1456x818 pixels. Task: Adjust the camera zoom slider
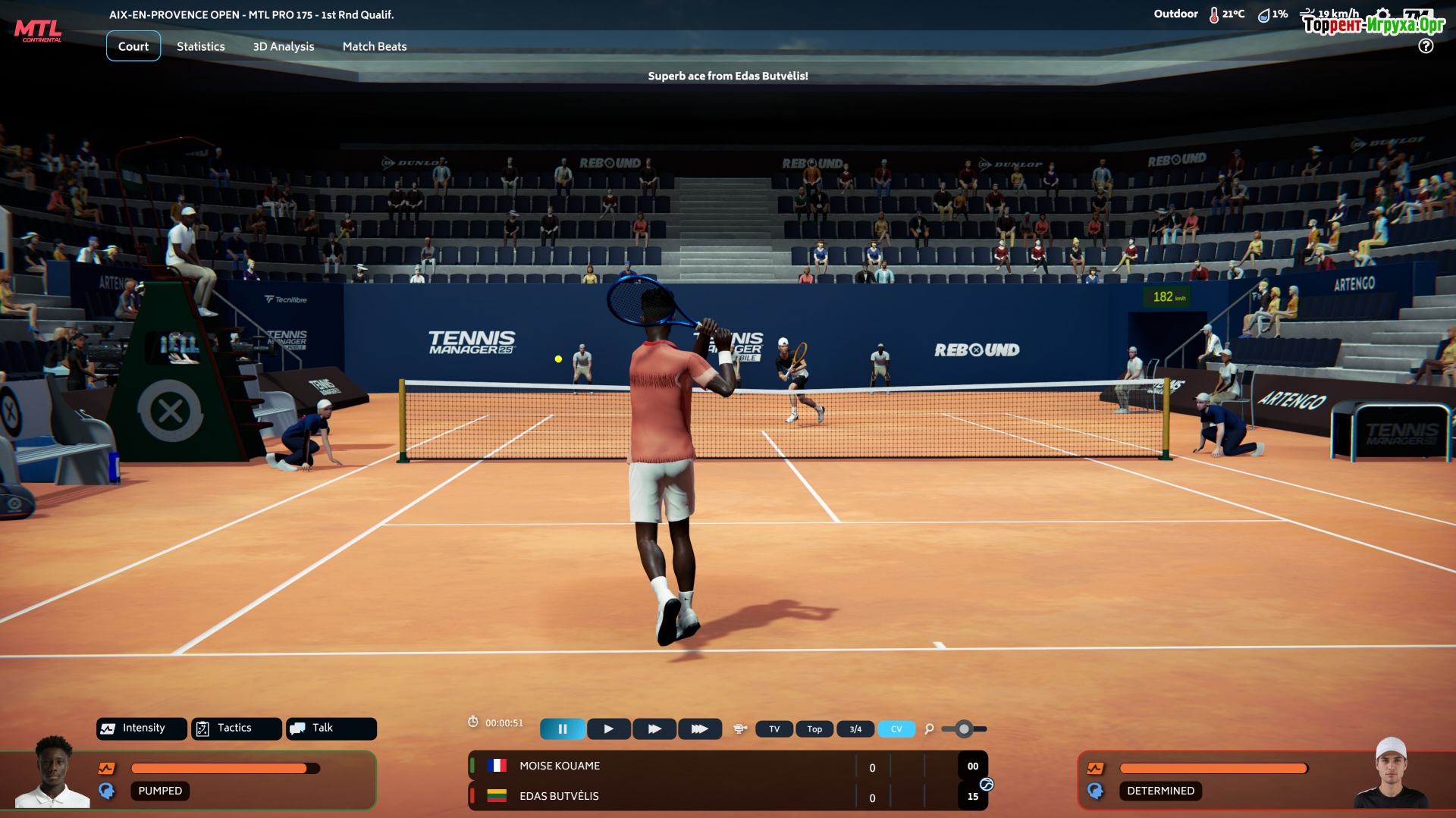pos(964,729)
